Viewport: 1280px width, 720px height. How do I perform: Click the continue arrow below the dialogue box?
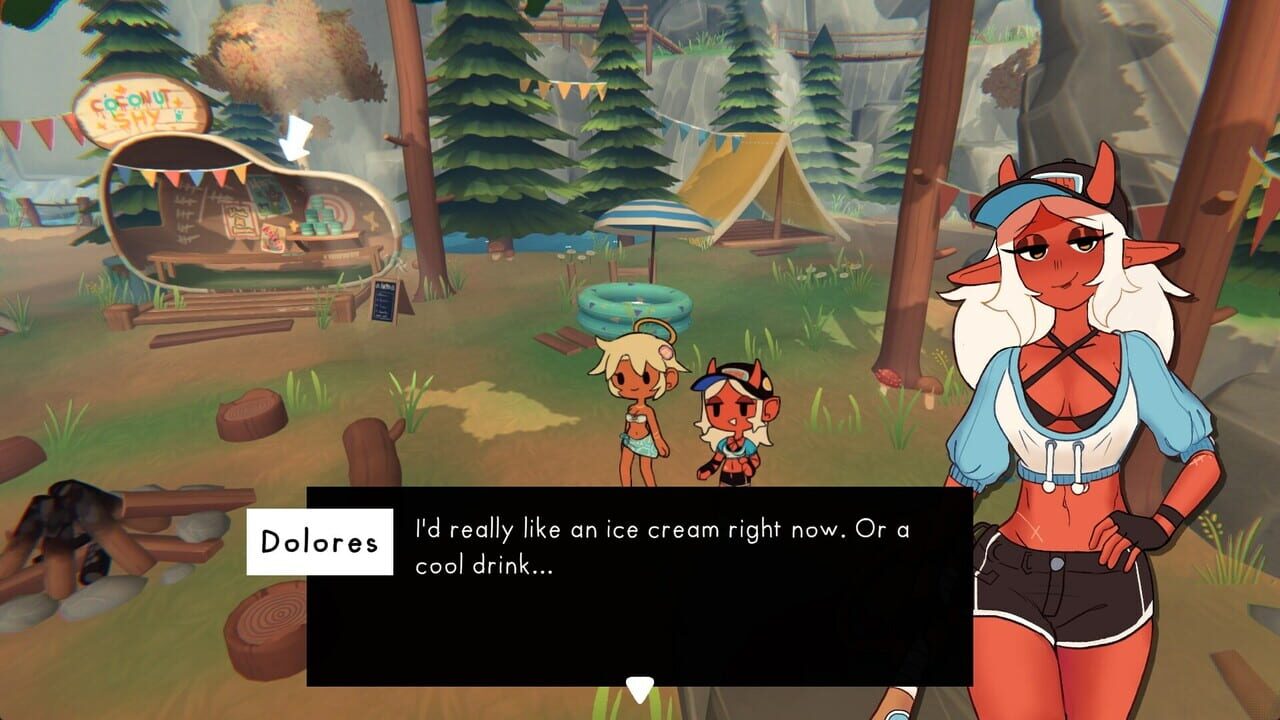click(639, 686)
